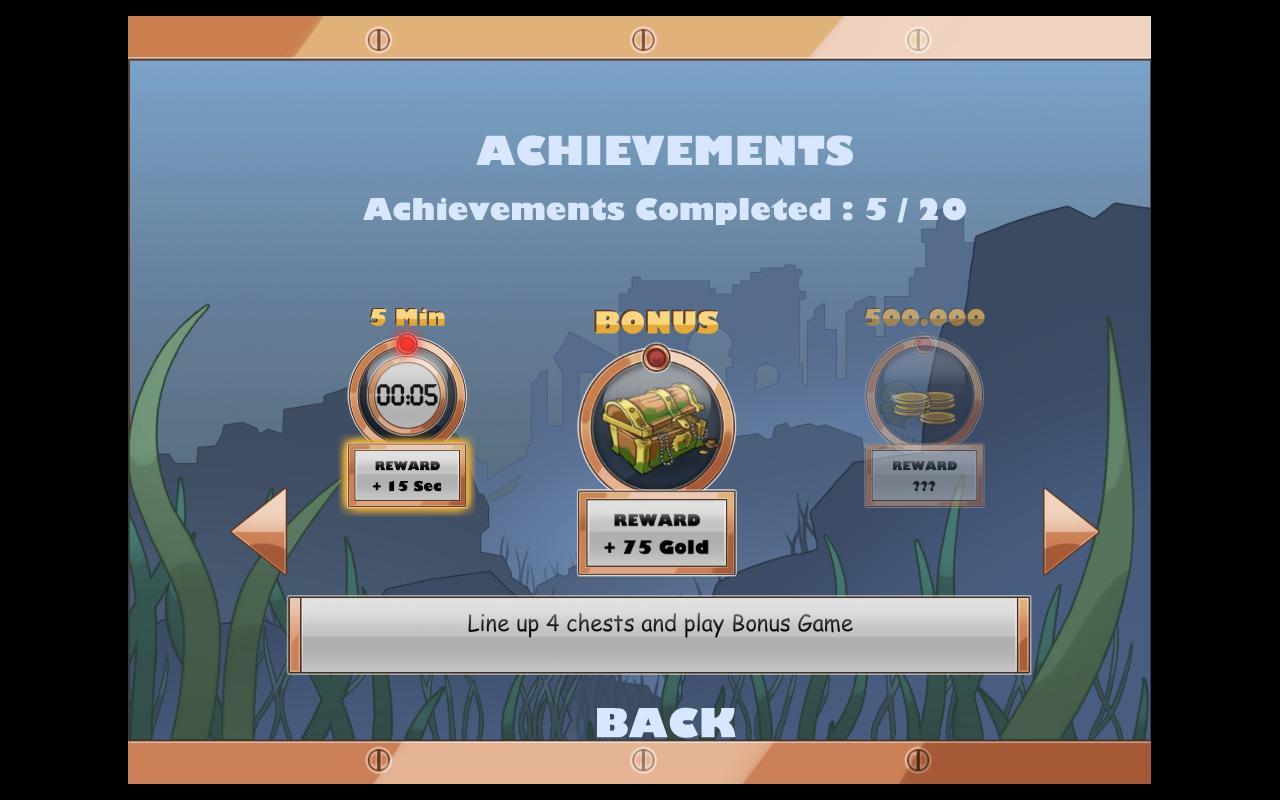This screenshot has width=1280, height=800.
Task: Select the highlighted REWARD +15 Sec badge
Action: 406,473
